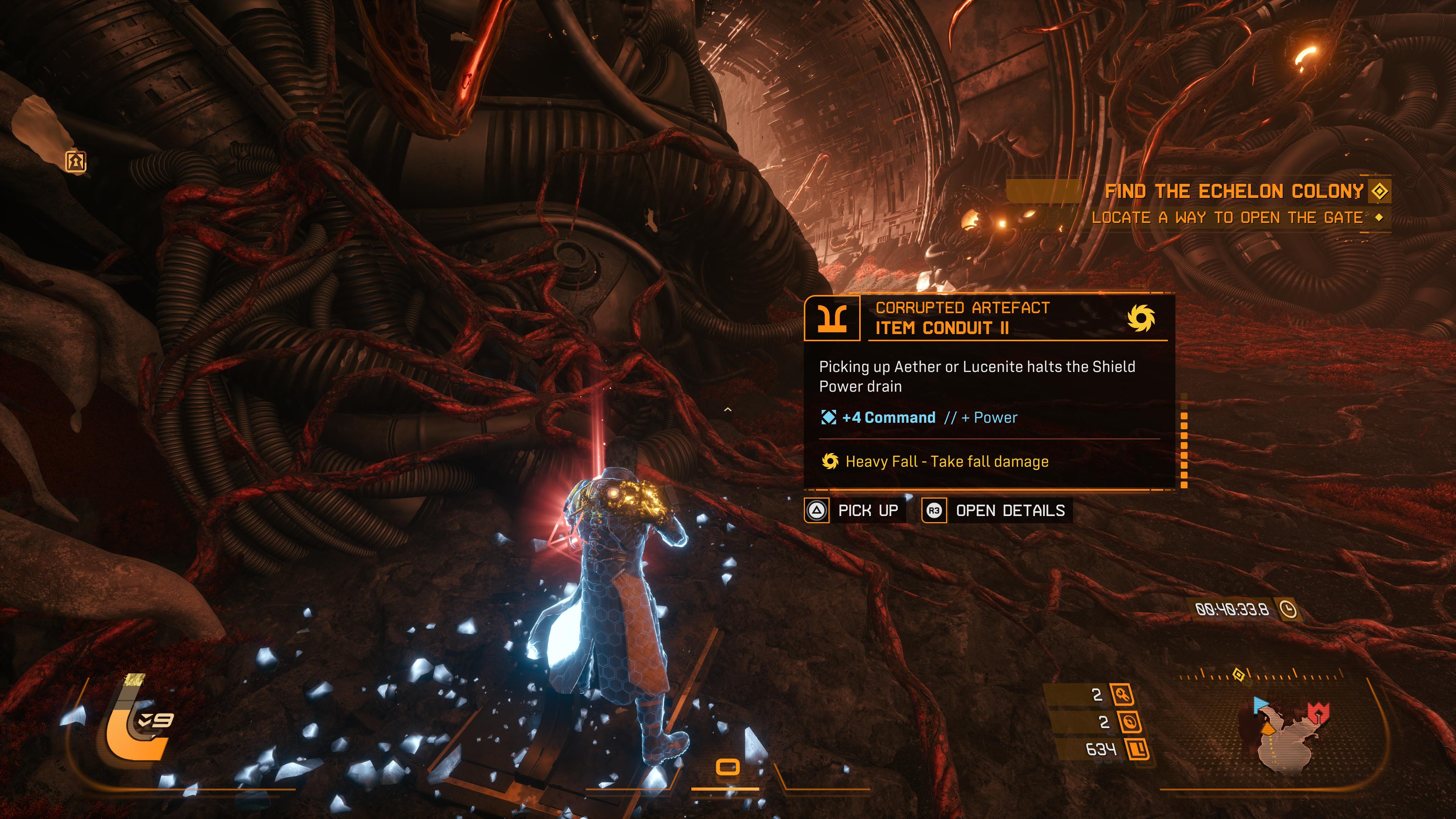Select the Pick Up prompt label
This screenshot has height=819, width=1456.
868,510
